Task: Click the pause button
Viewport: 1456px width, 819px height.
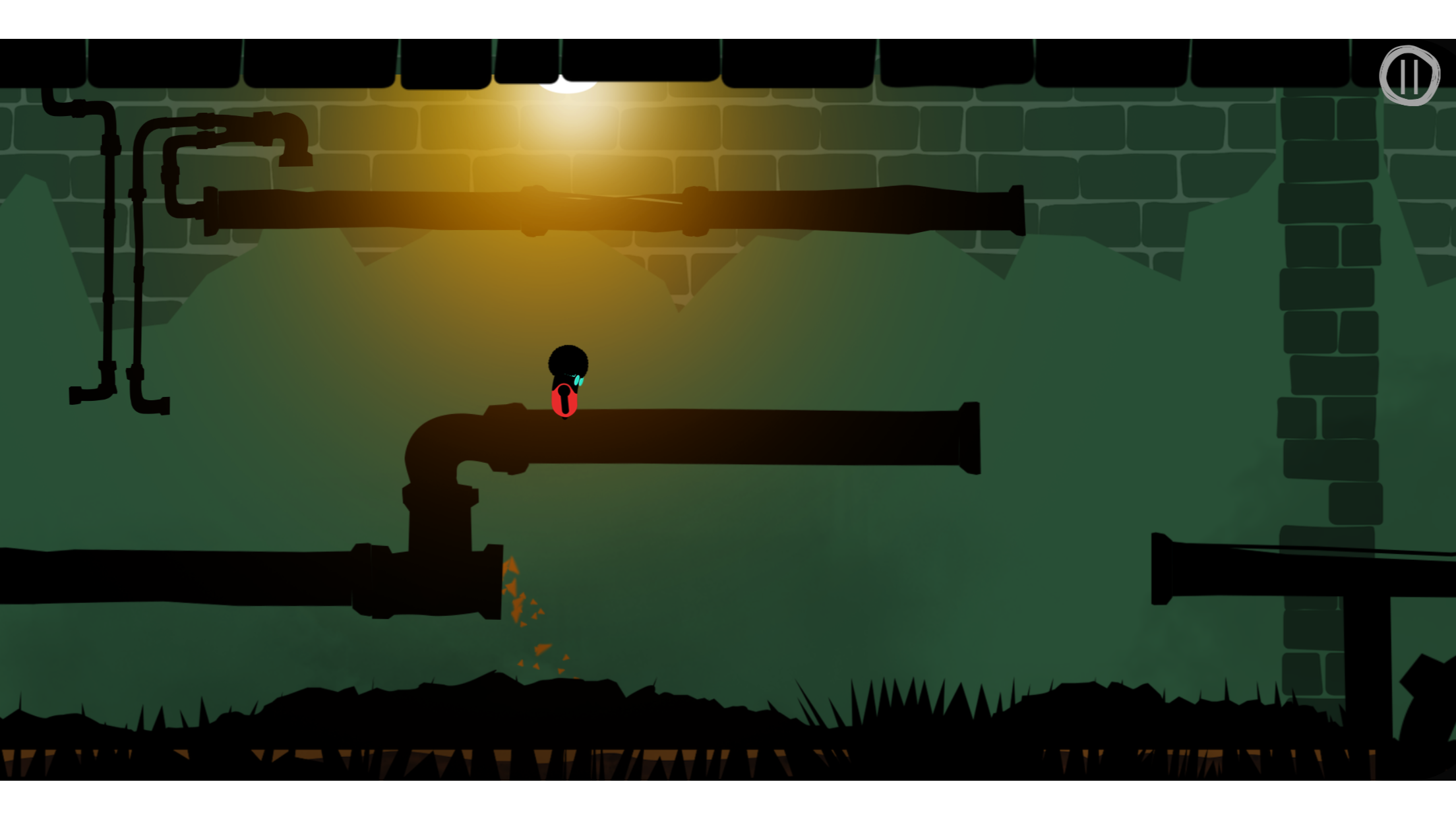Action: coord(1410,76)
